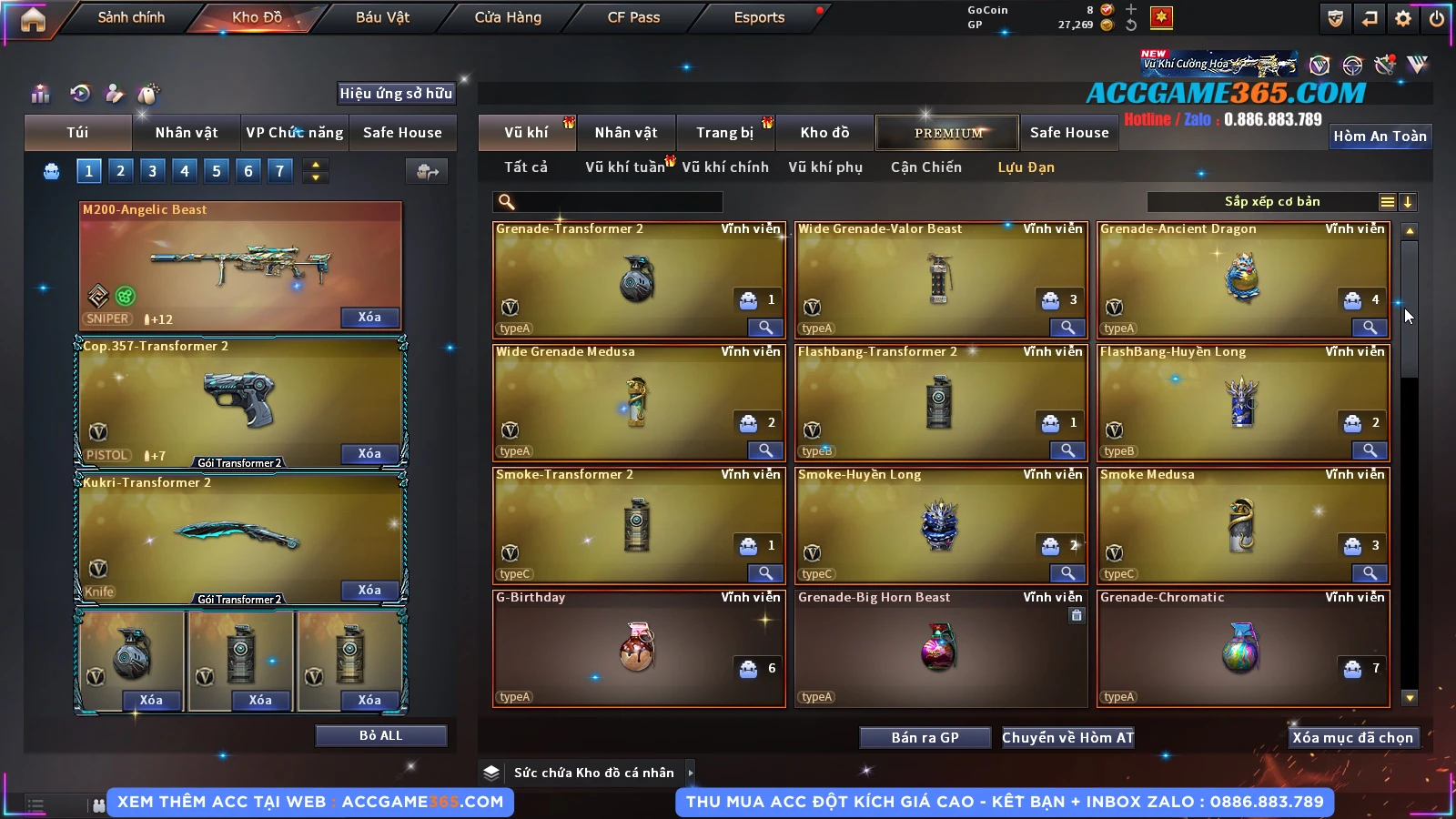
Task: Open the Cửa Hàng shop
Action: [x=508, y=17]
